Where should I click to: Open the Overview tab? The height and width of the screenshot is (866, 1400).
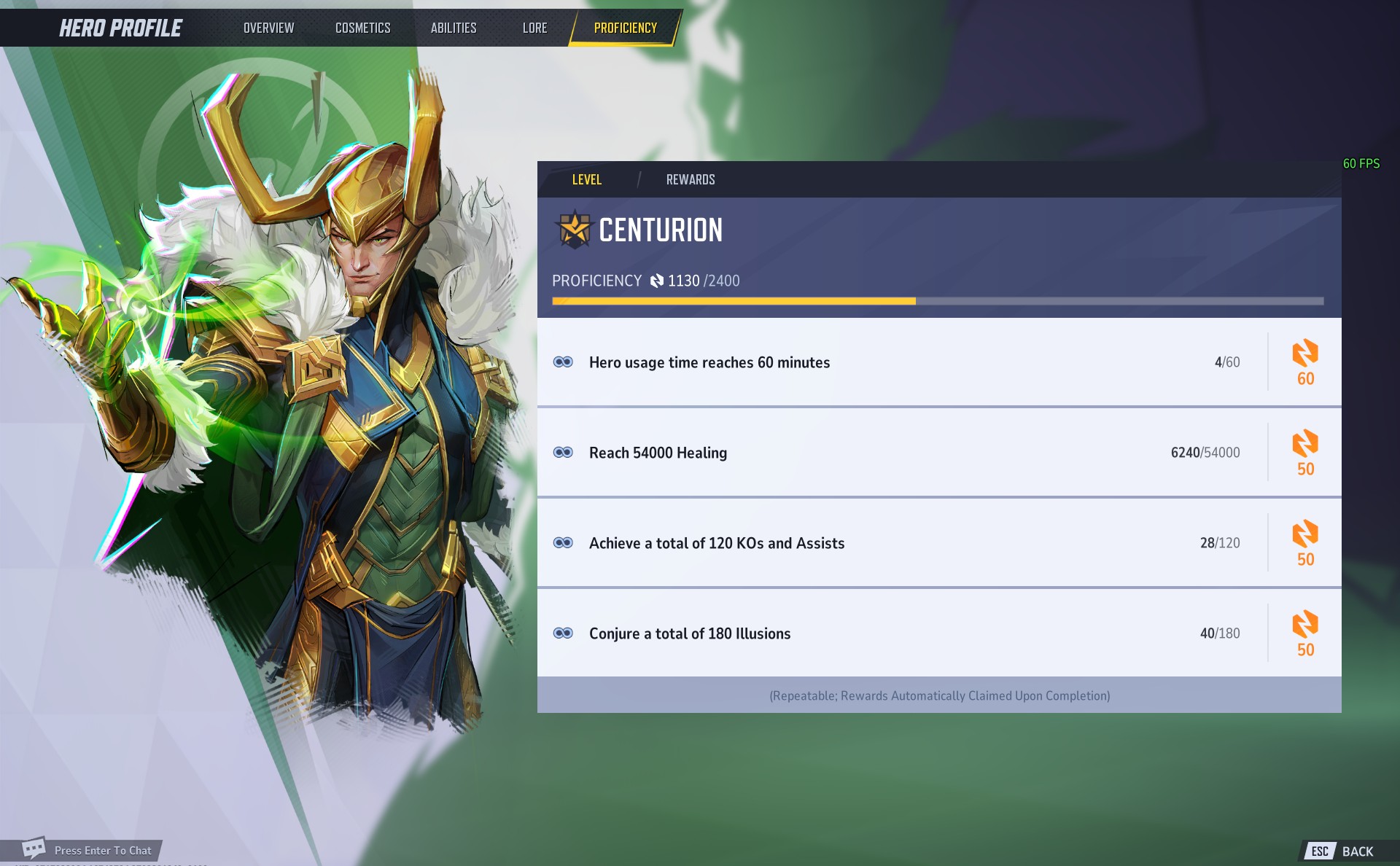coord(268,28)
